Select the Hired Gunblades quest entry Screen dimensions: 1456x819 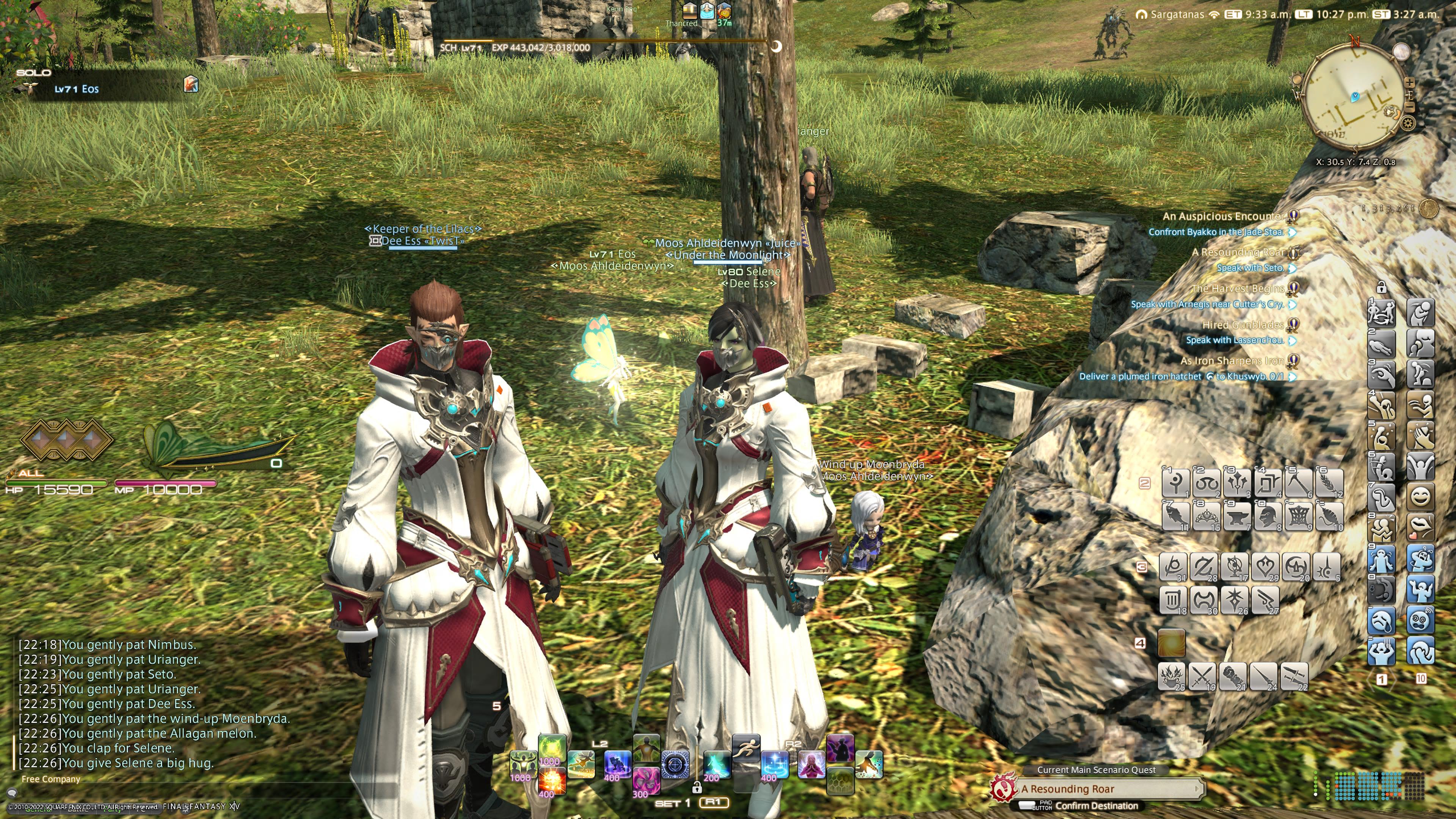click(1243, 325)
